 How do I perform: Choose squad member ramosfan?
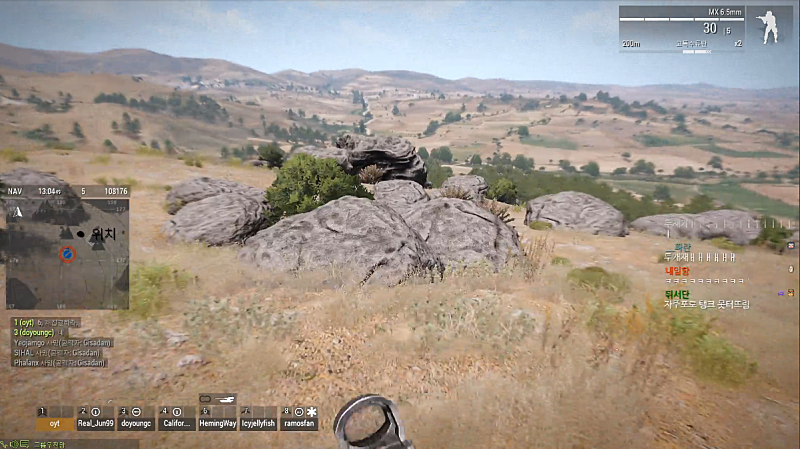pyautogui.click(x=298, y=424)
